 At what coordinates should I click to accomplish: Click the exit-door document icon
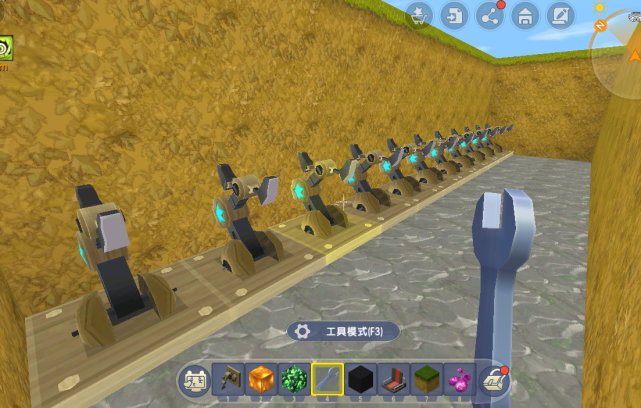(455, 15)
